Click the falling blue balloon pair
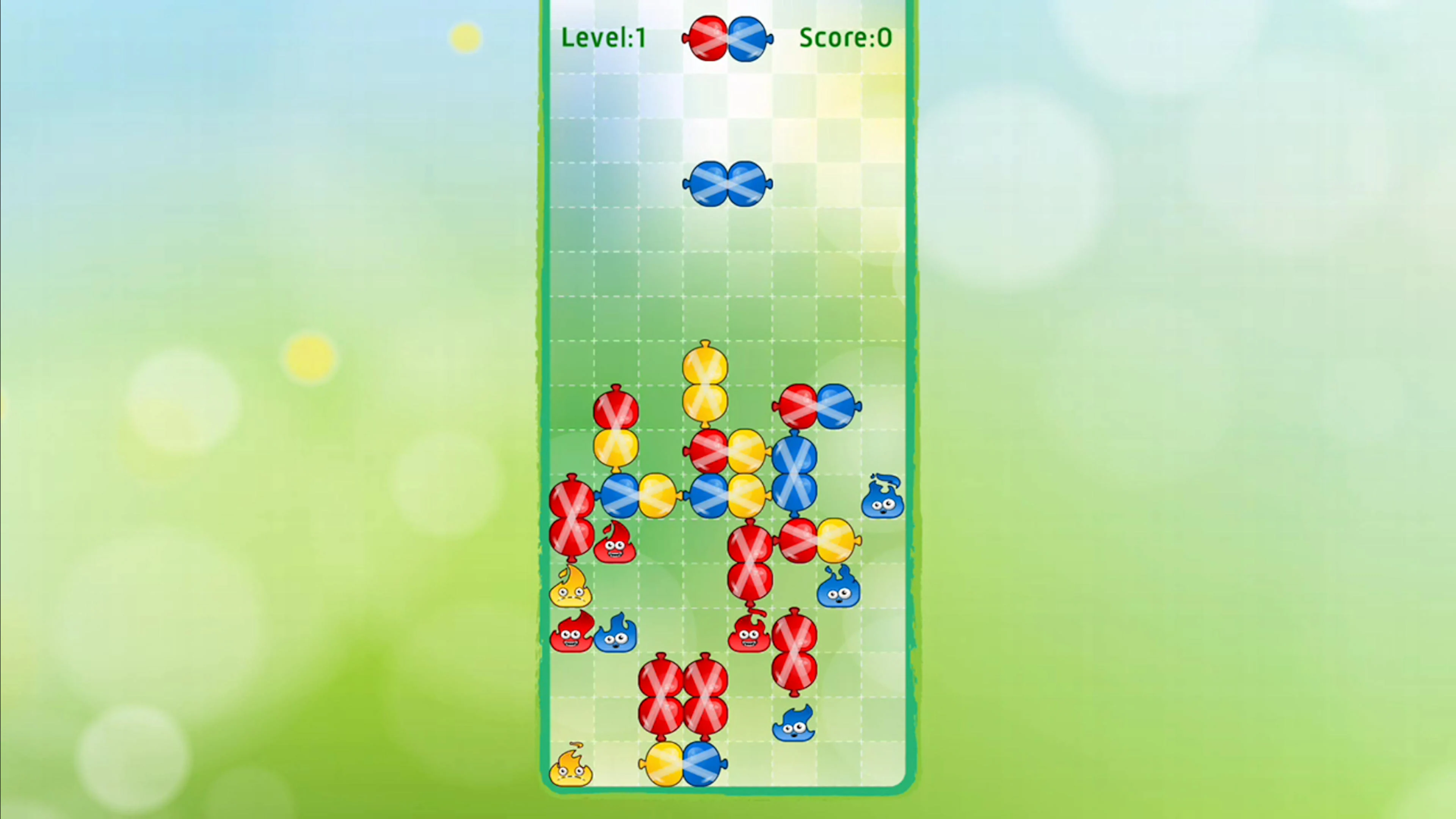 coord(728,184)
